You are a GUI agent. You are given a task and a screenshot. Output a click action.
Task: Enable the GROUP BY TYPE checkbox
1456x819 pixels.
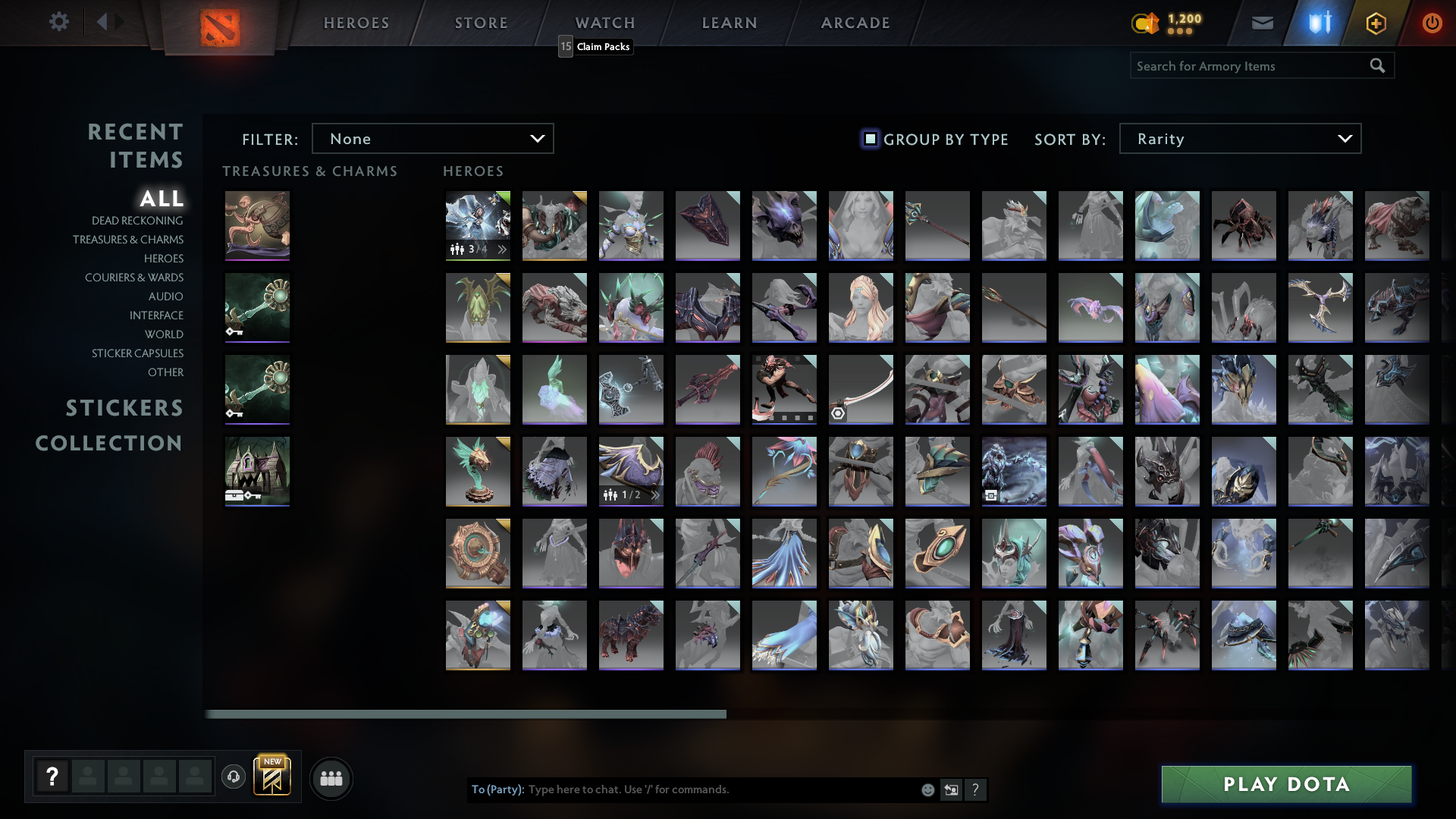point(869,140)
